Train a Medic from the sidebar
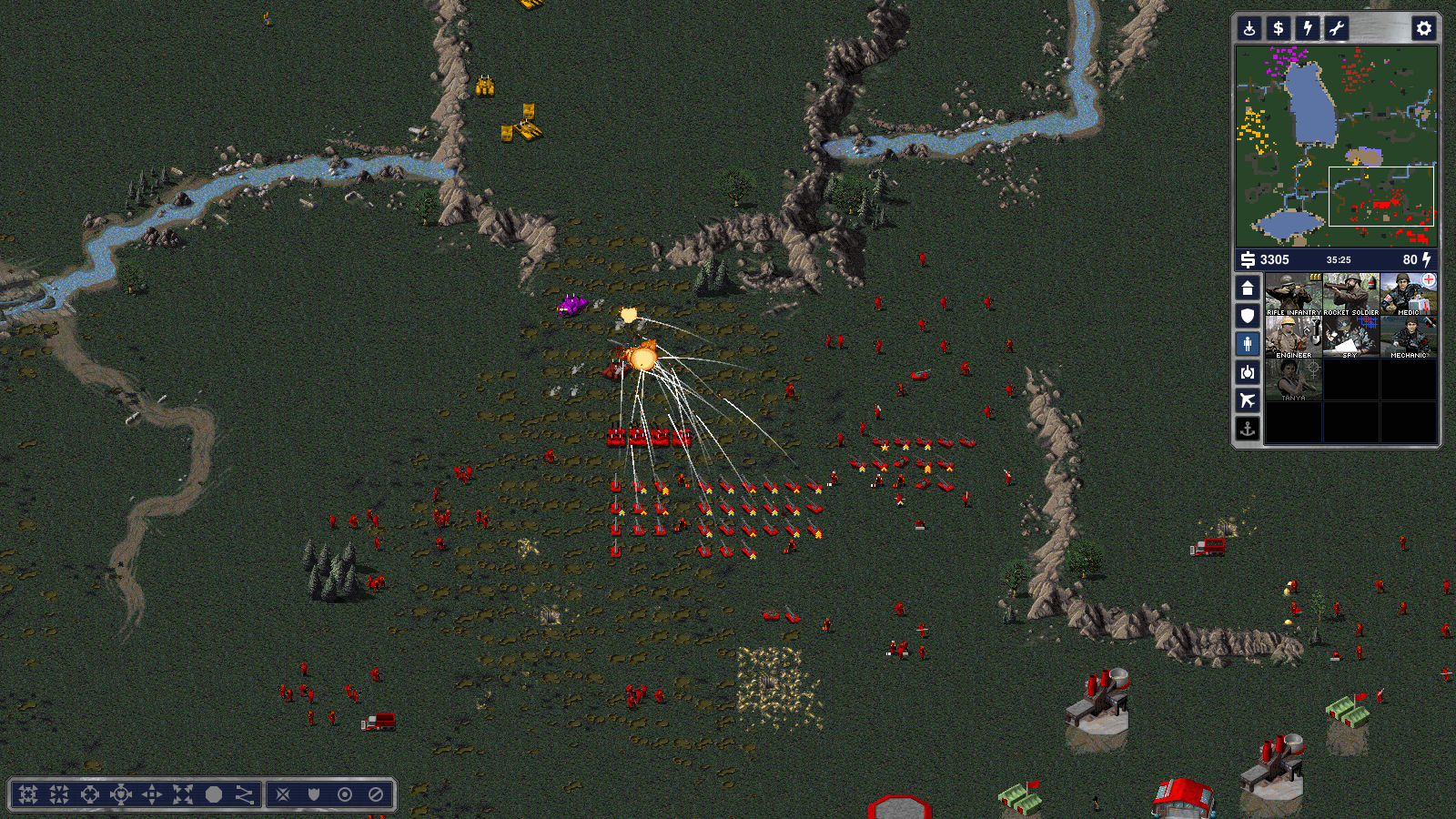Viewport: 1456px width, 819px height. click(1408, 294)
